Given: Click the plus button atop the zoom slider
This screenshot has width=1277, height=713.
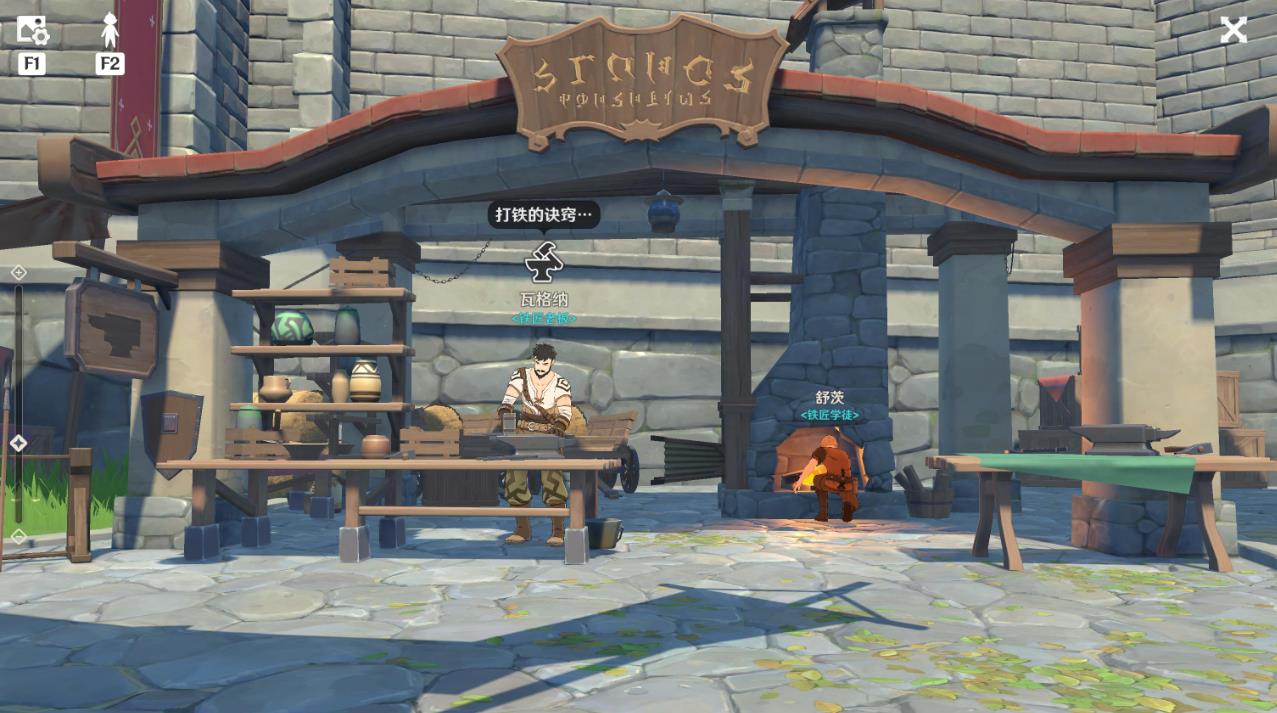Looking at the screenshot, I should [x=18, y=272].
